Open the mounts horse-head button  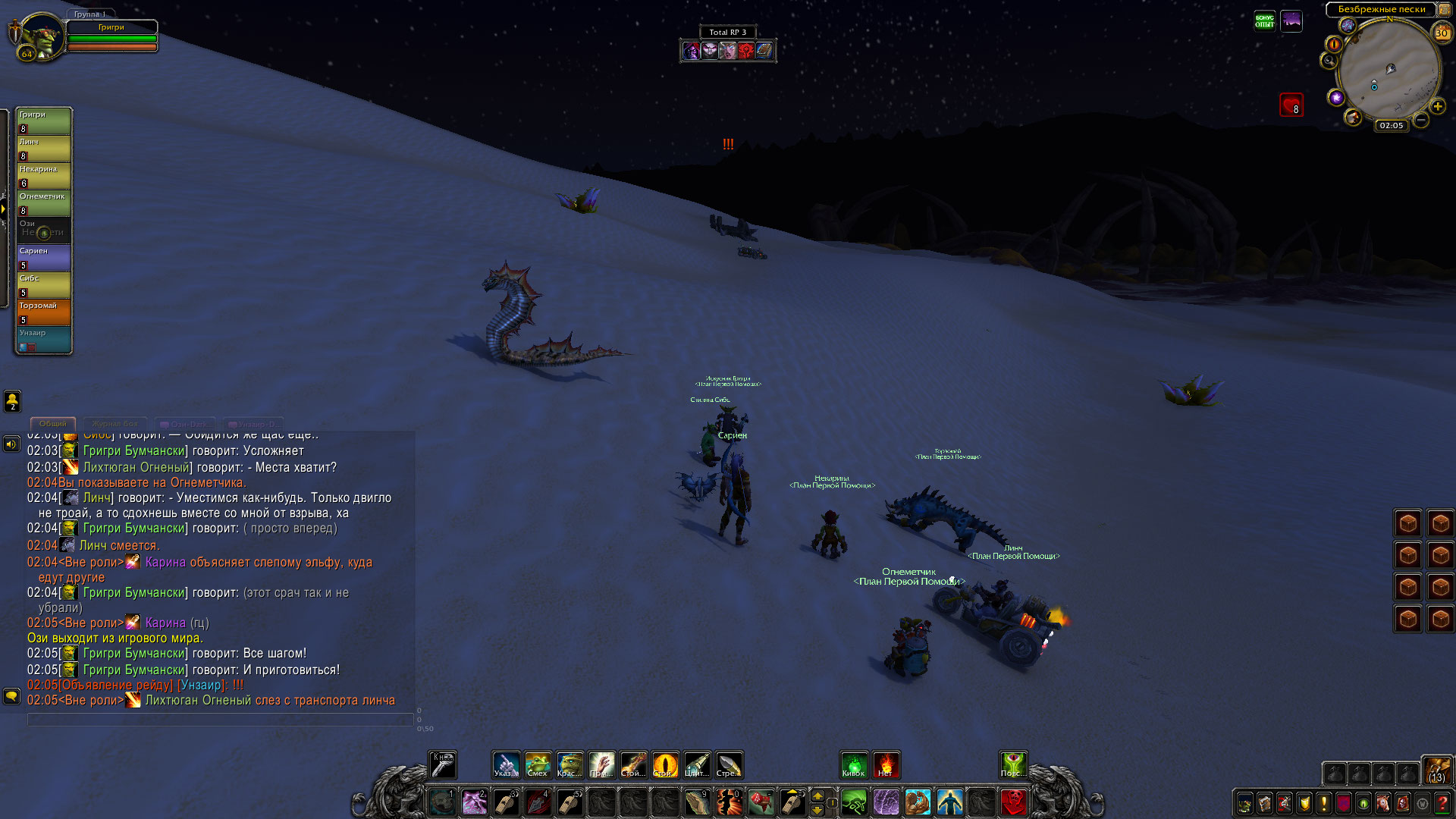coord(1383,802)
